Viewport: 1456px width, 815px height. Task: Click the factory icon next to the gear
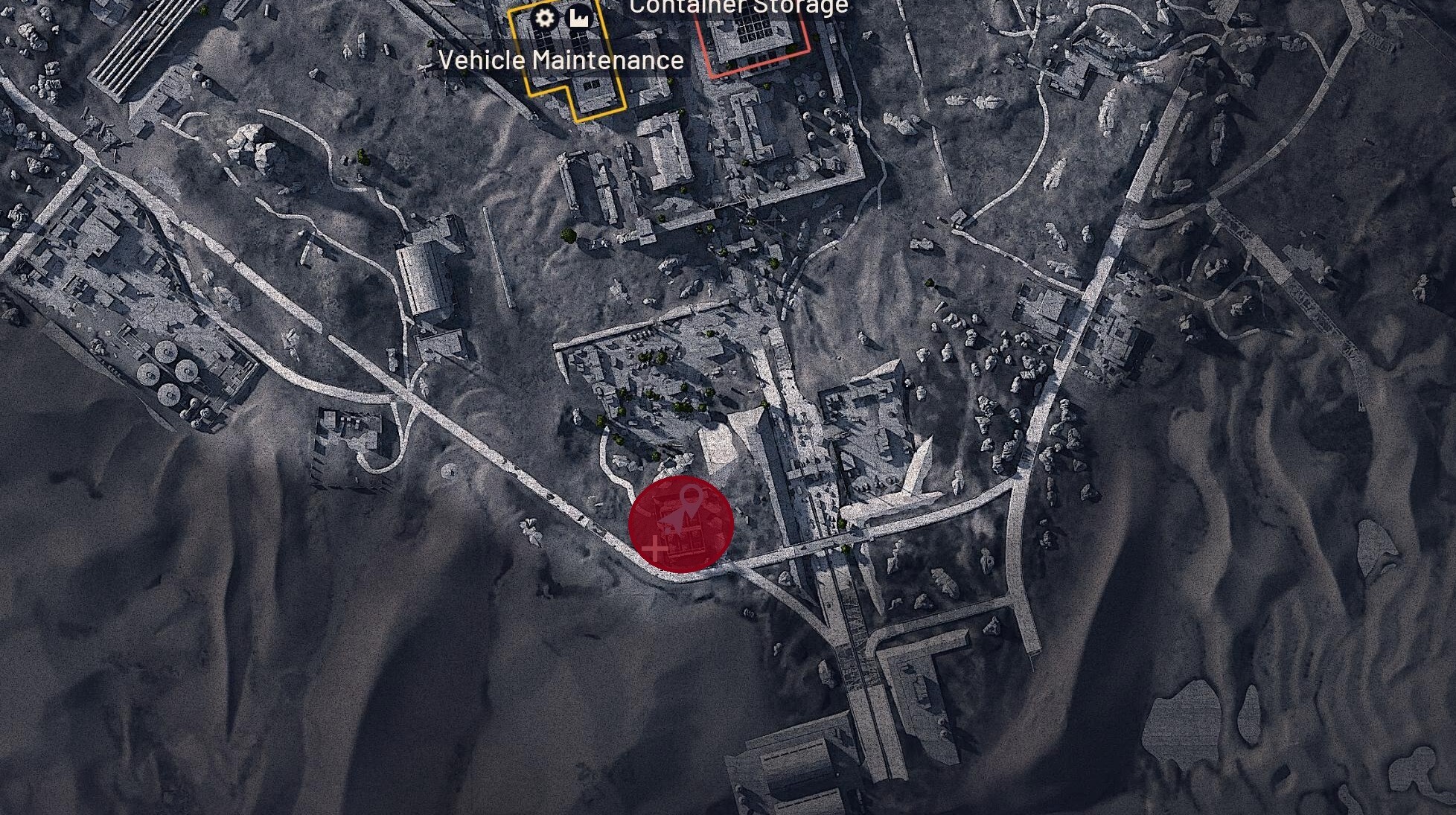(579, 16)
